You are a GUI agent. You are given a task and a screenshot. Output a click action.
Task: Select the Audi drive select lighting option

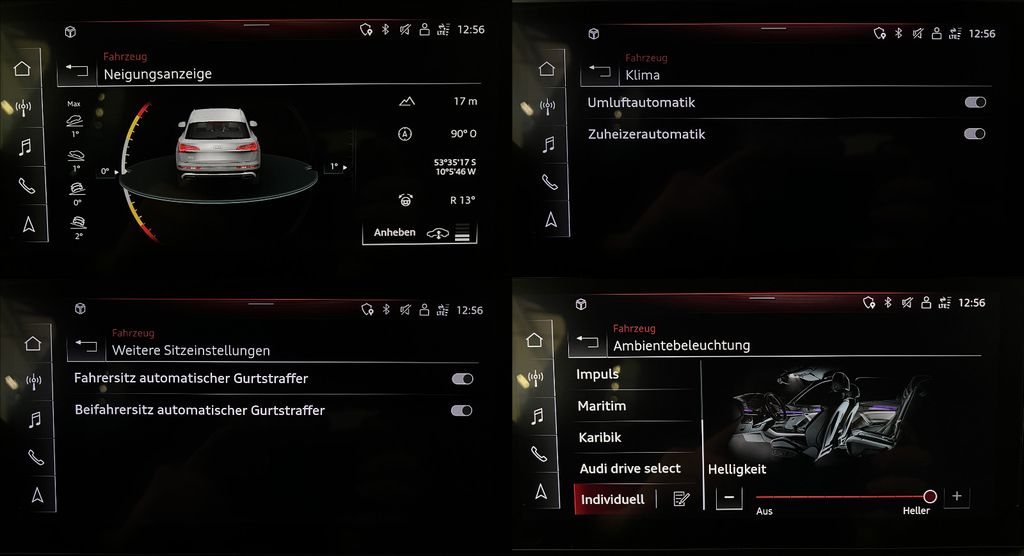click(x=630, y=468)
